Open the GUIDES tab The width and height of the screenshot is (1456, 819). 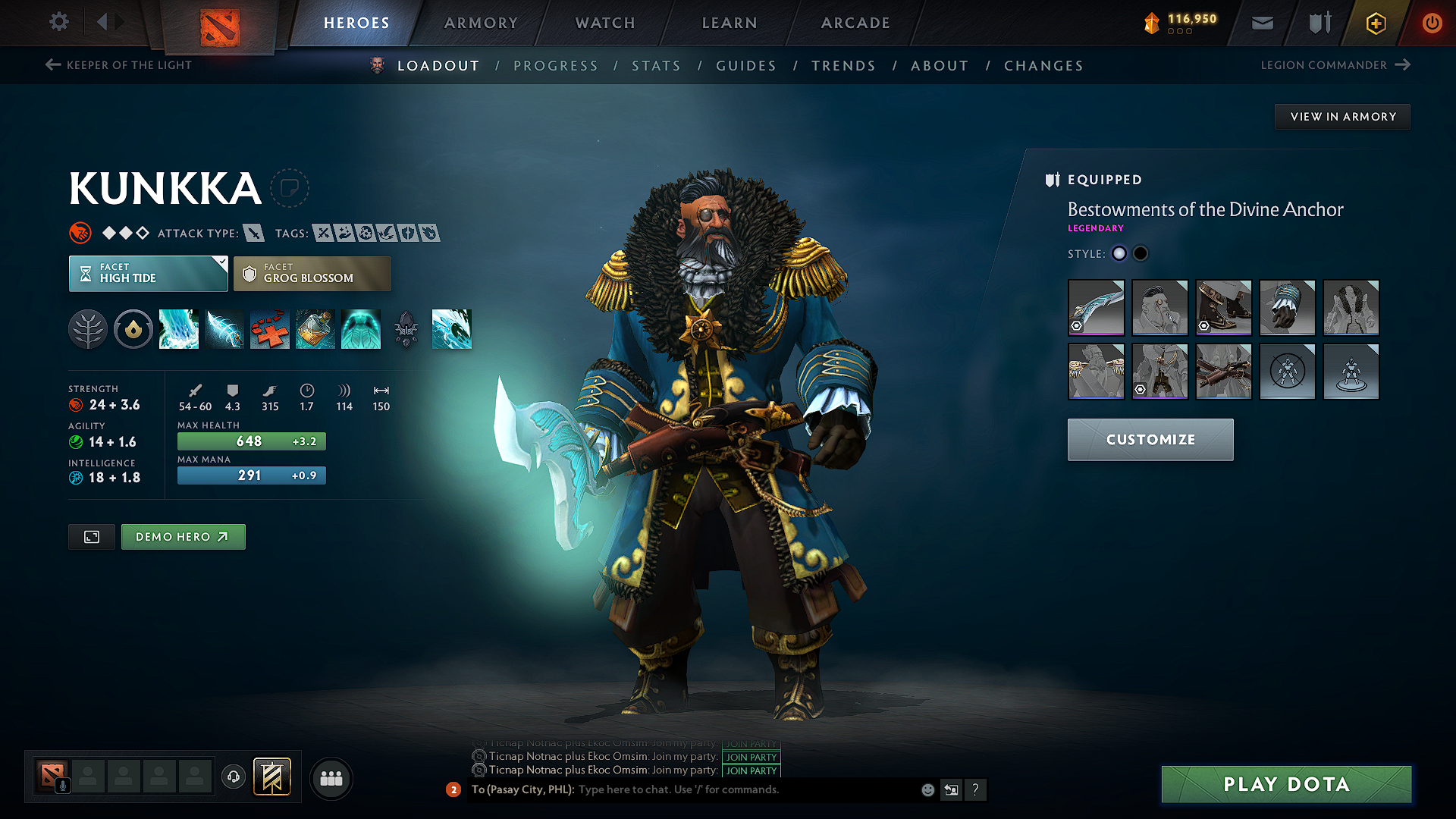pos(746,65)
